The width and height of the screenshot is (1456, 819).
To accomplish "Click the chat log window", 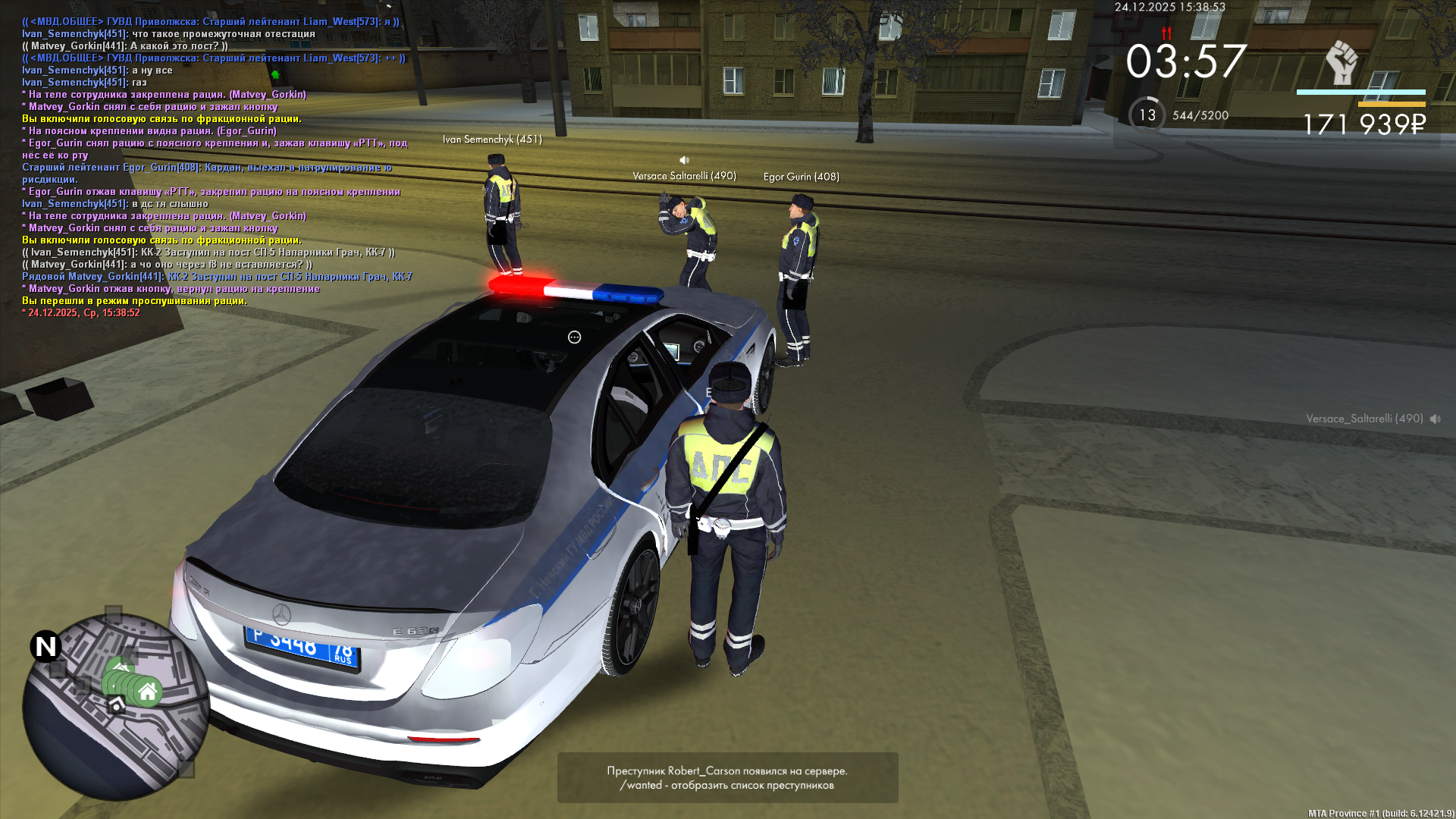I will click(216, 167).
